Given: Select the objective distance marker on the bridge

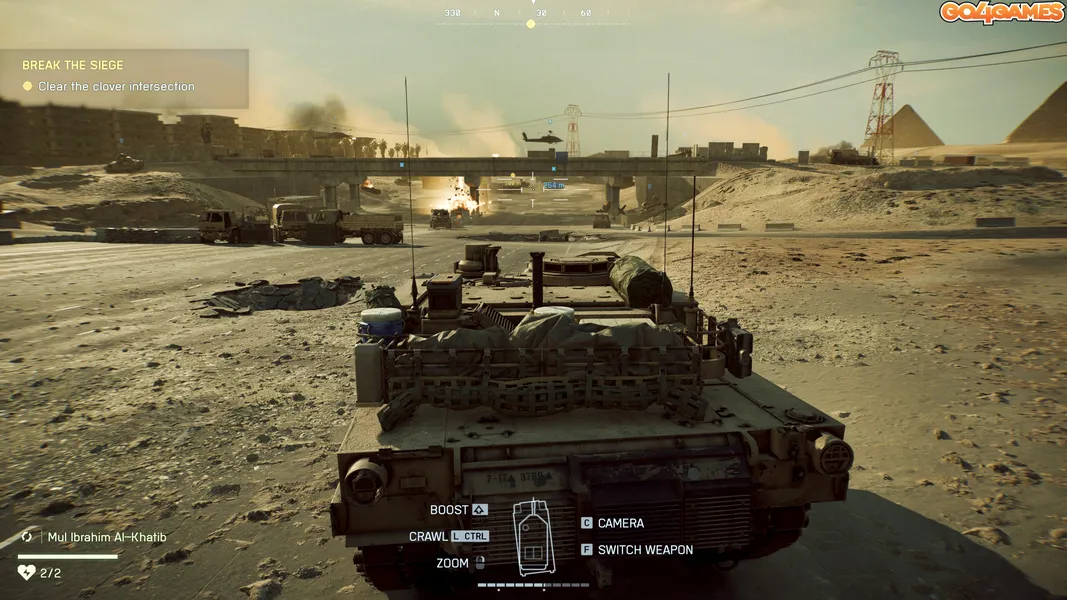Looking at the screenshot, I should pos(553,185).
